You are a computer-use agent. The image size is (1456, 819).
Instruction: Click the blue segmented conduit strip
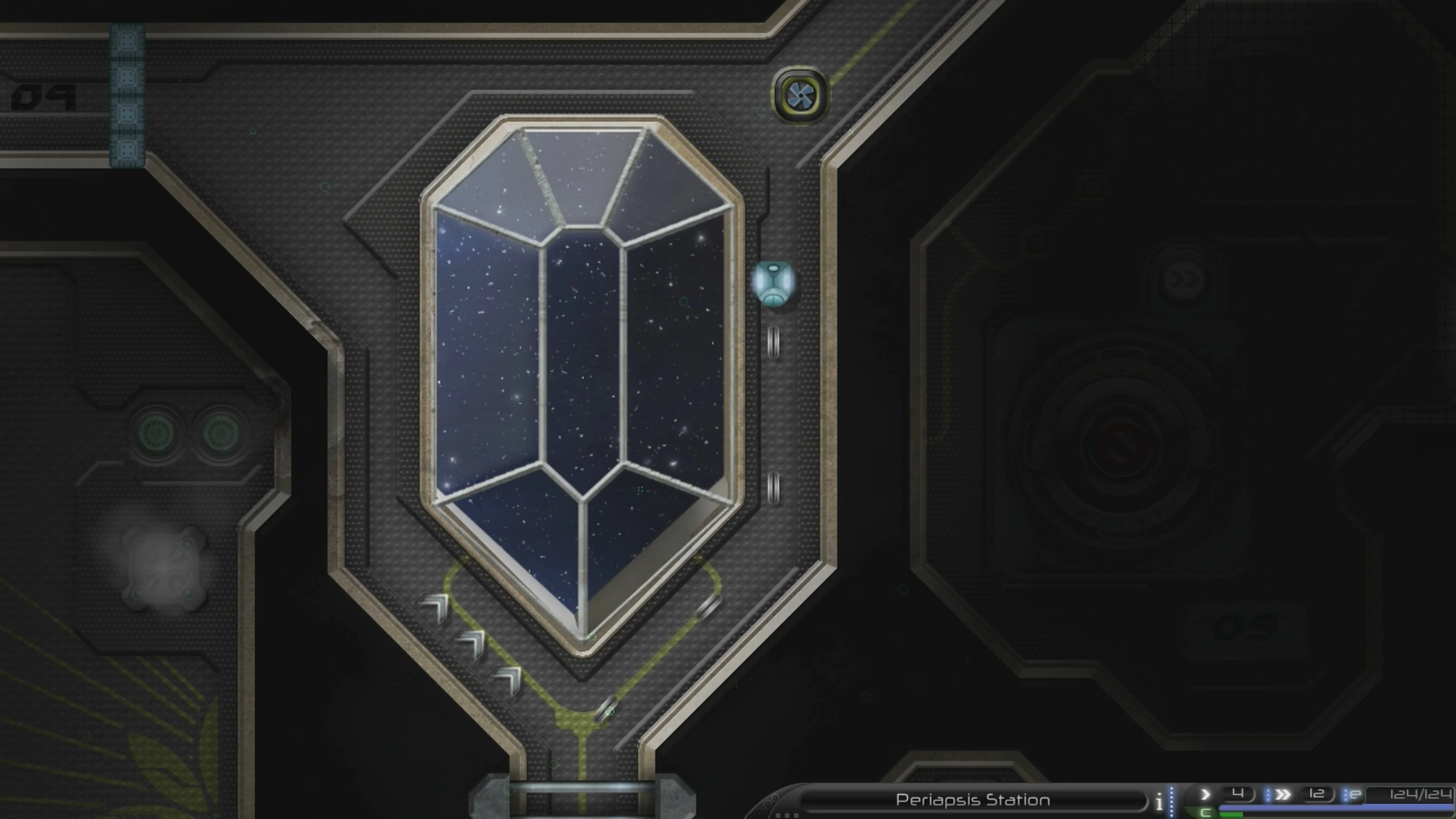pyautogui.click(x=127, y=93)
